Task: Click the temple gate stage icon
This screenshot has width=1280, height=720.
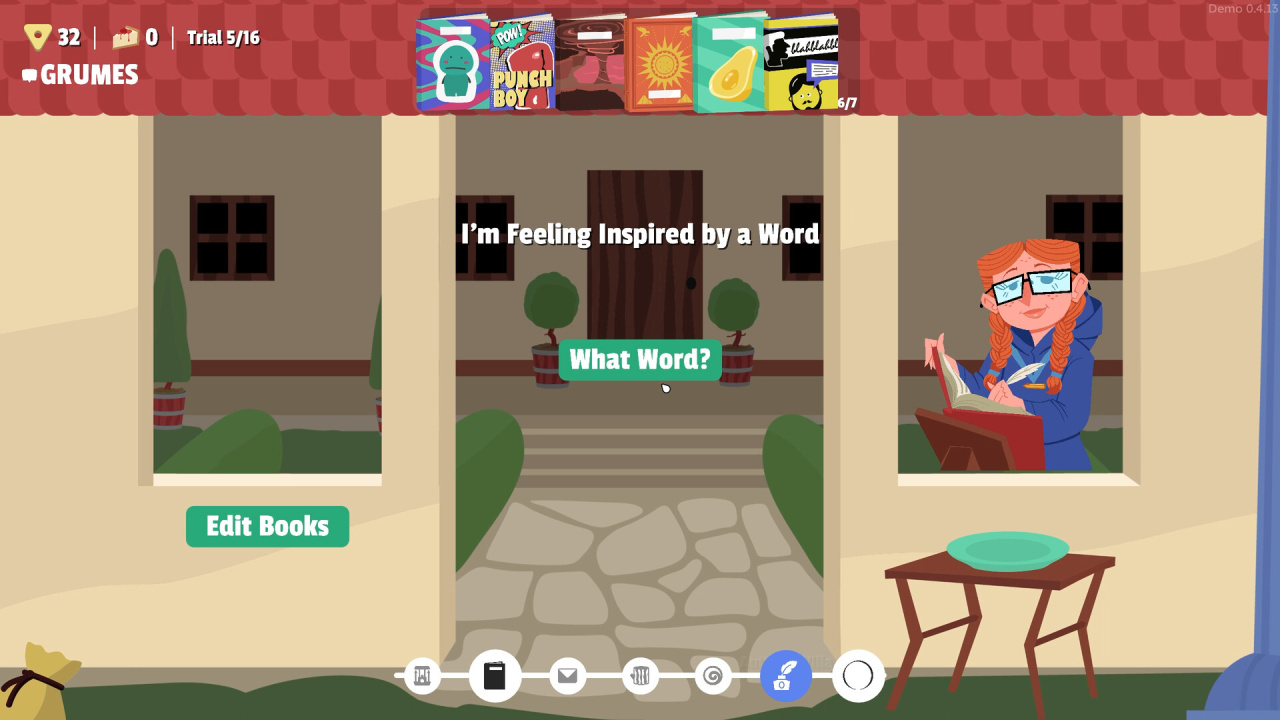Action: coord(422,676)
